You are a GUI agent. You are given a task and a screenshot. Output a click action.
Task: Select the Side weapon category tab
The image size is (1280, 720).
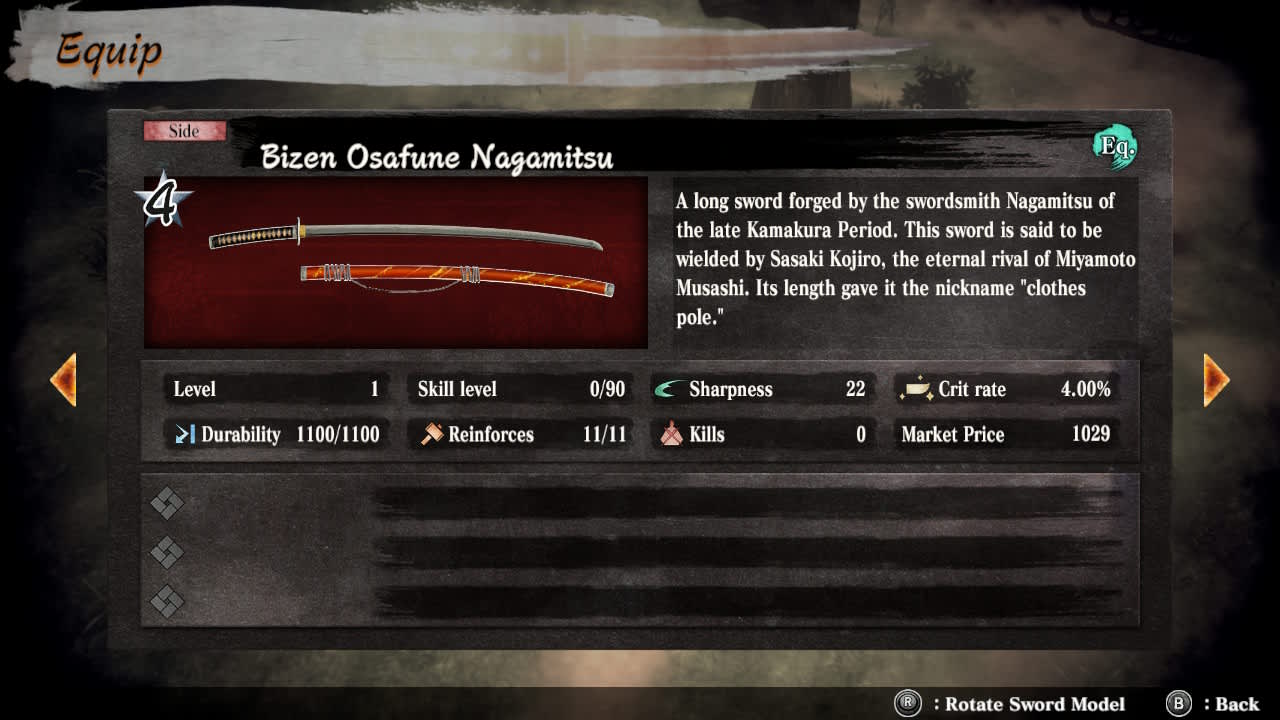pyautogui.click(x=184, y=130)
